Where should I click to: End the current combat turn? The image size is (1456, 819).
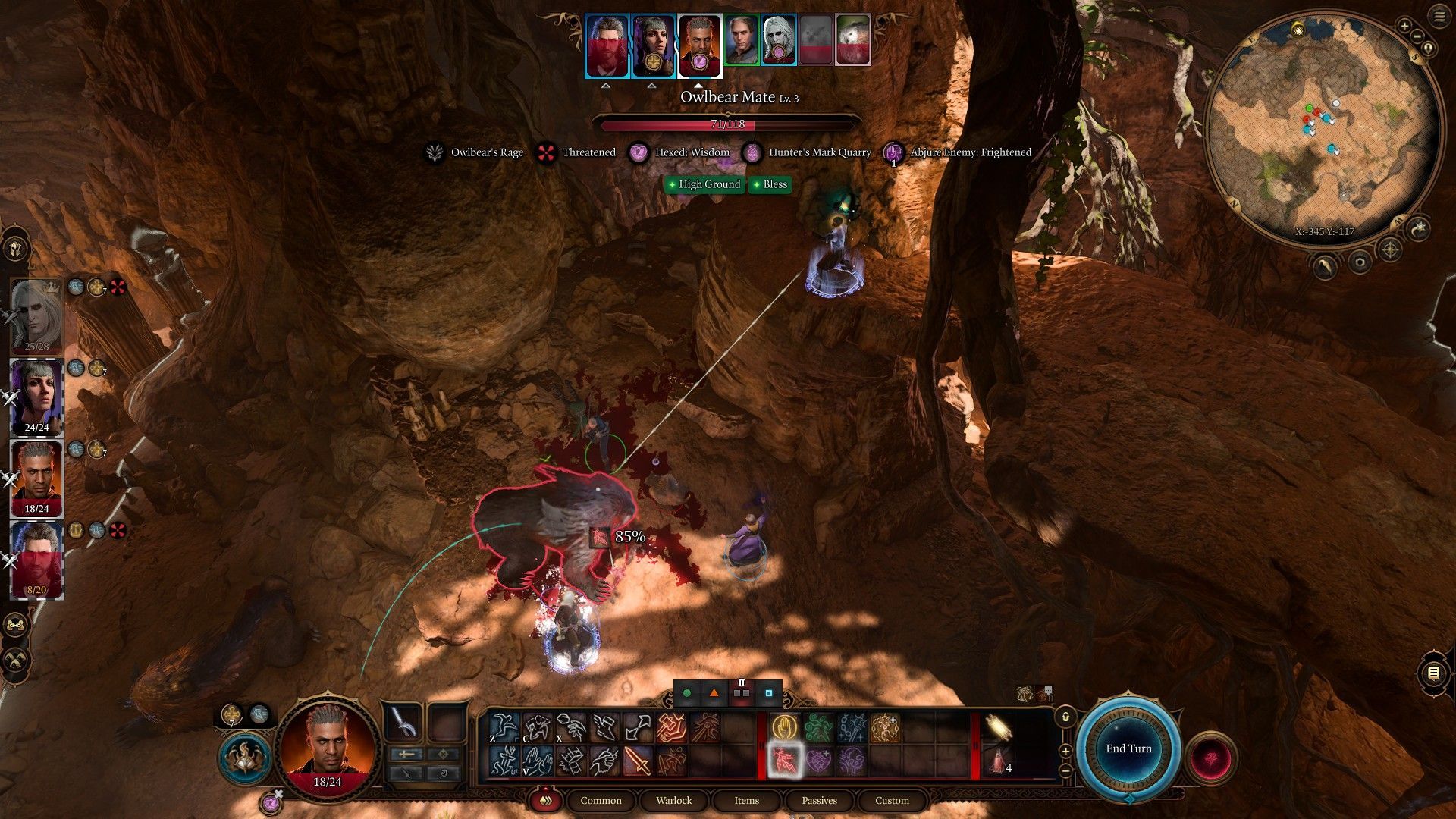coord(1128,748)
